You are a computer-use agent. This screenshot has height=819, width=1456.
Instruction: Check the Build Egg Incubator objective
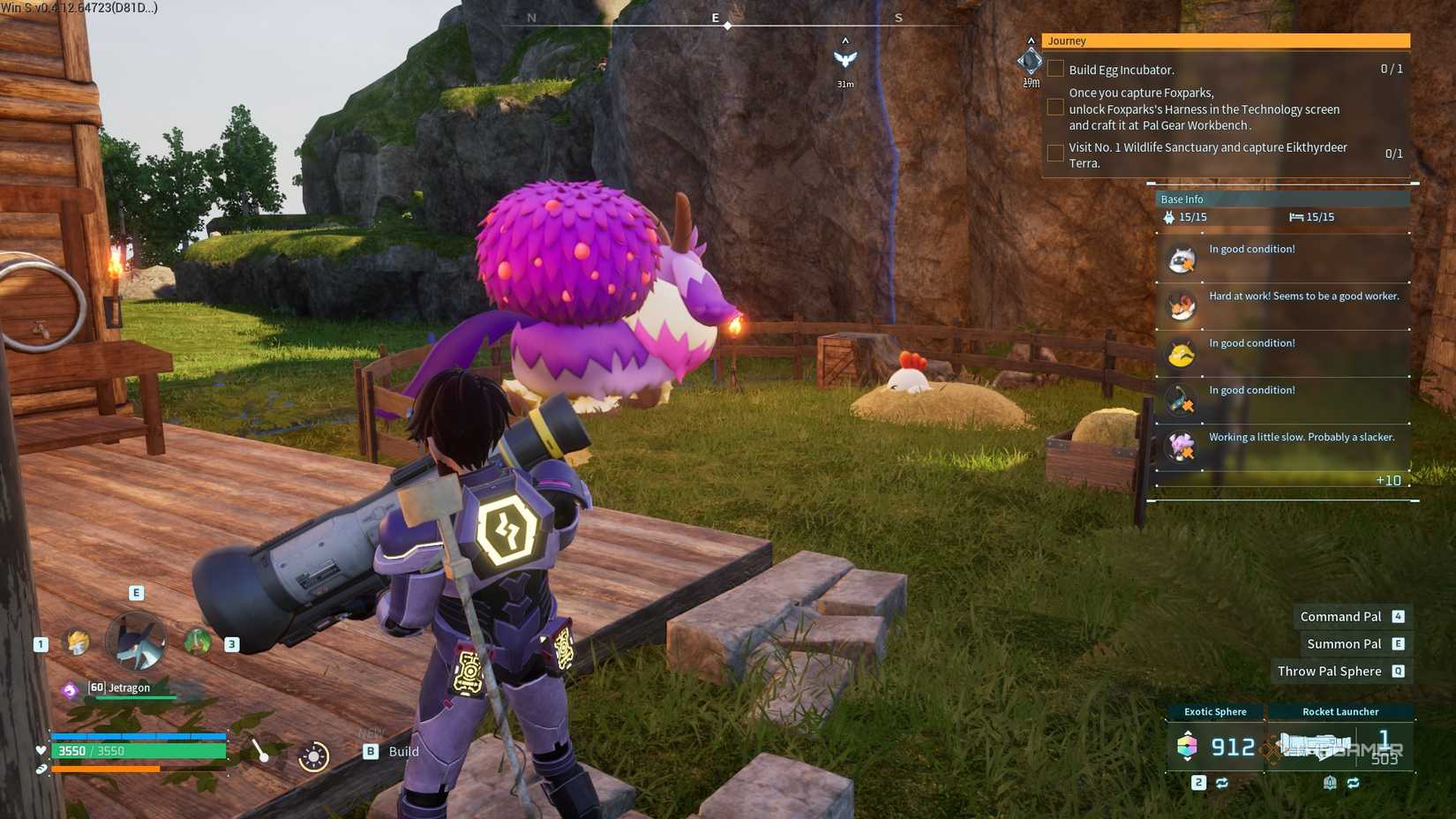tap(1055, 68)
